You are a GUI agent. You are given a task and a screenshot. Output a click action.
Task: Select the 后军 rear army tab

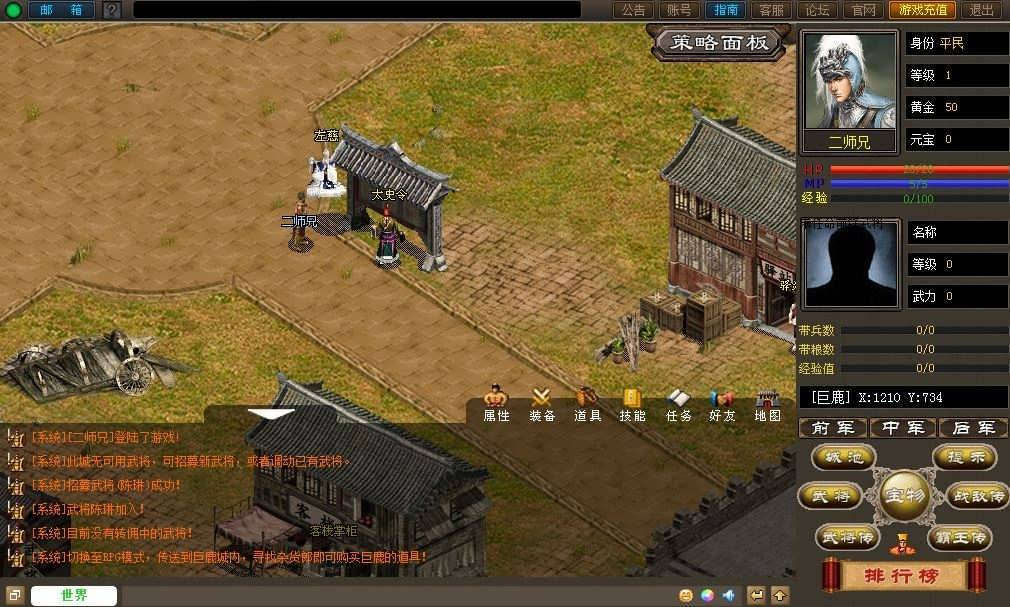973,428
